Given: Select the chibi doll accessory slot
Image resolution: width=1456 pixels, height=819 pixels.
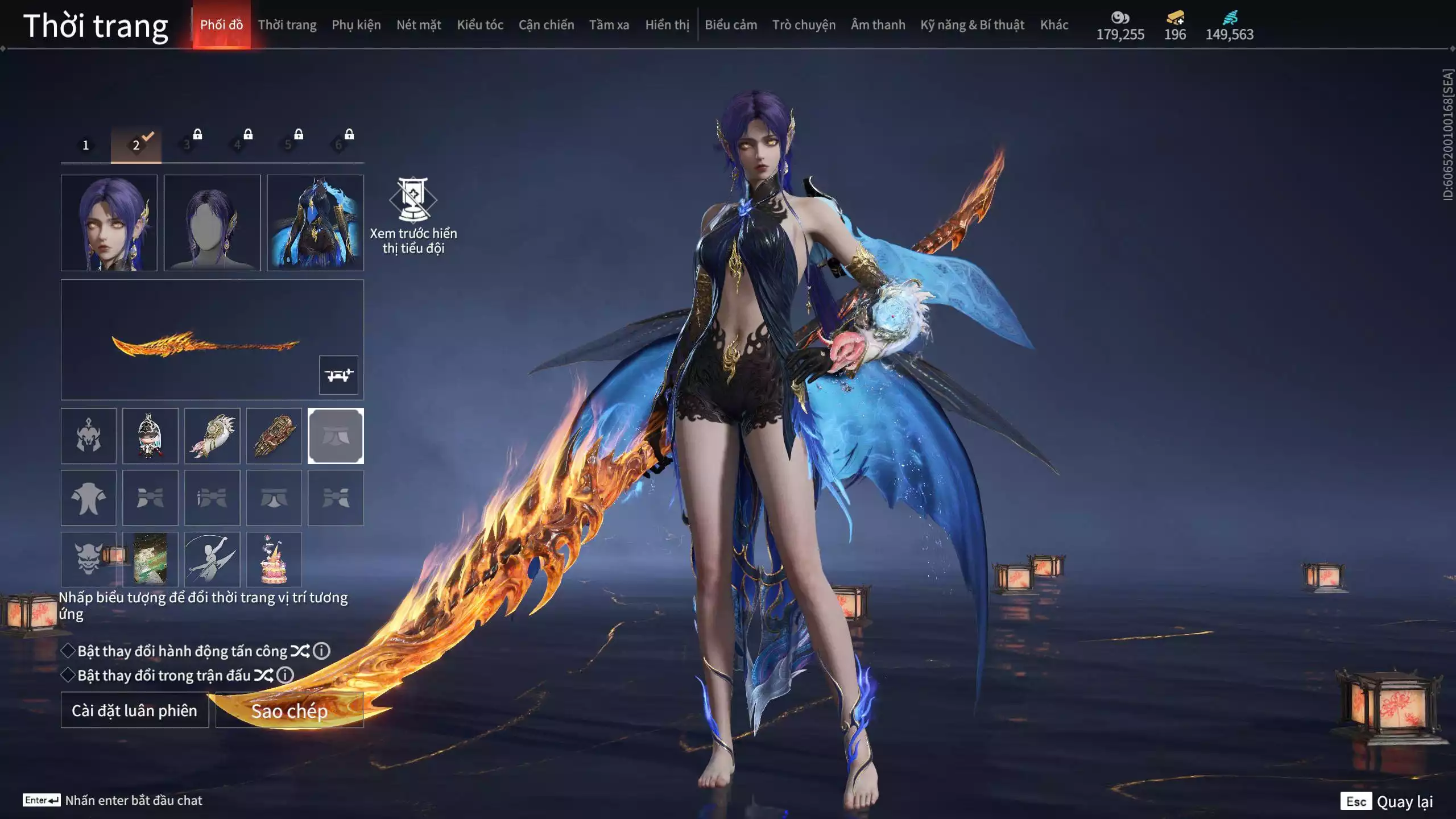Looking at the screenshot, I should point(150,436).
